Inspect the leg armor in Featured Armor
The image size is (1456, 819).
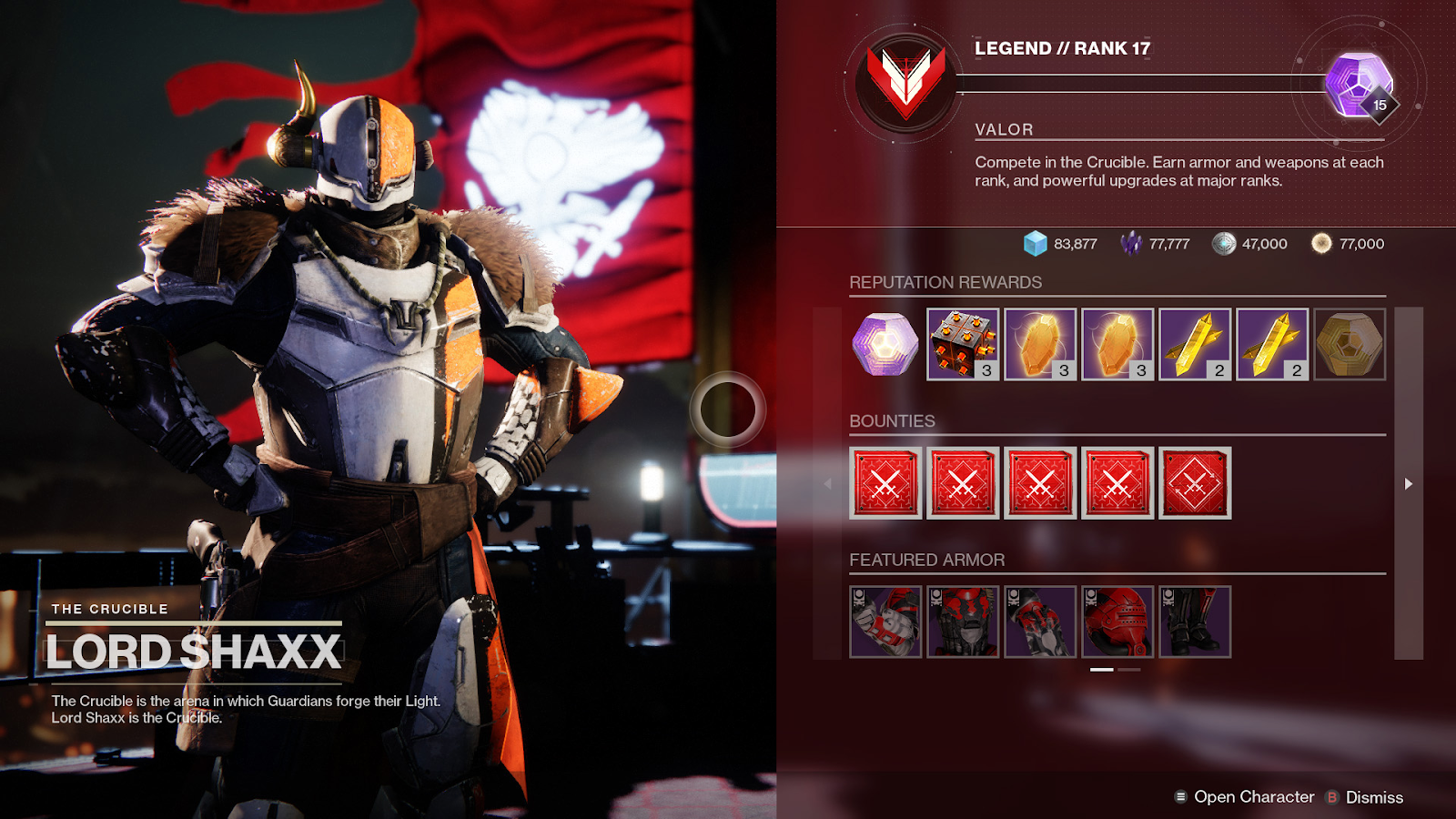click(1195, 622)
